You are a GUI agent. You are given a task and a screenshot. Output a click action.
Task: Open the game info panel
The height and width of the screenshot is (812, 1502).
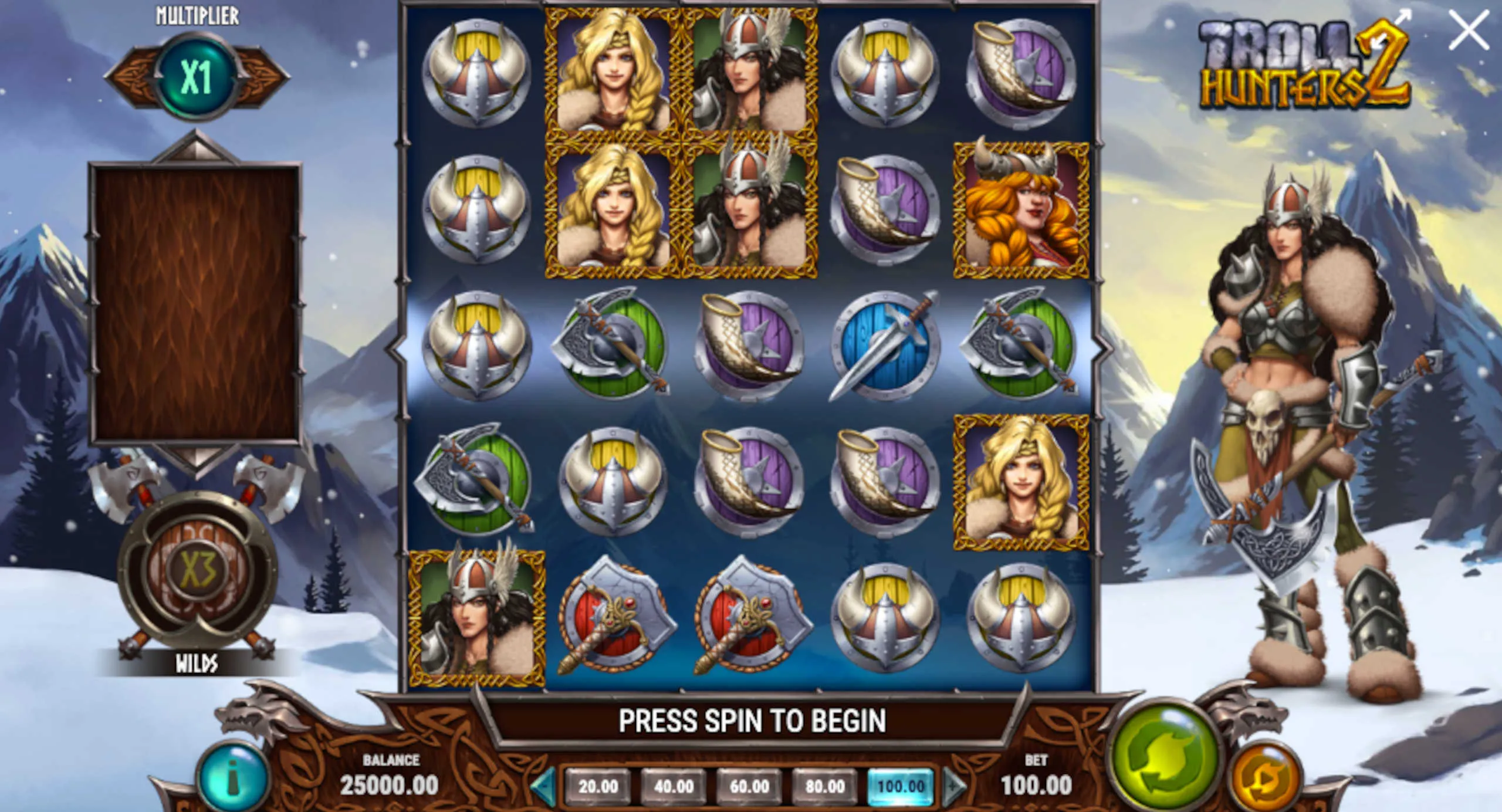234,778
